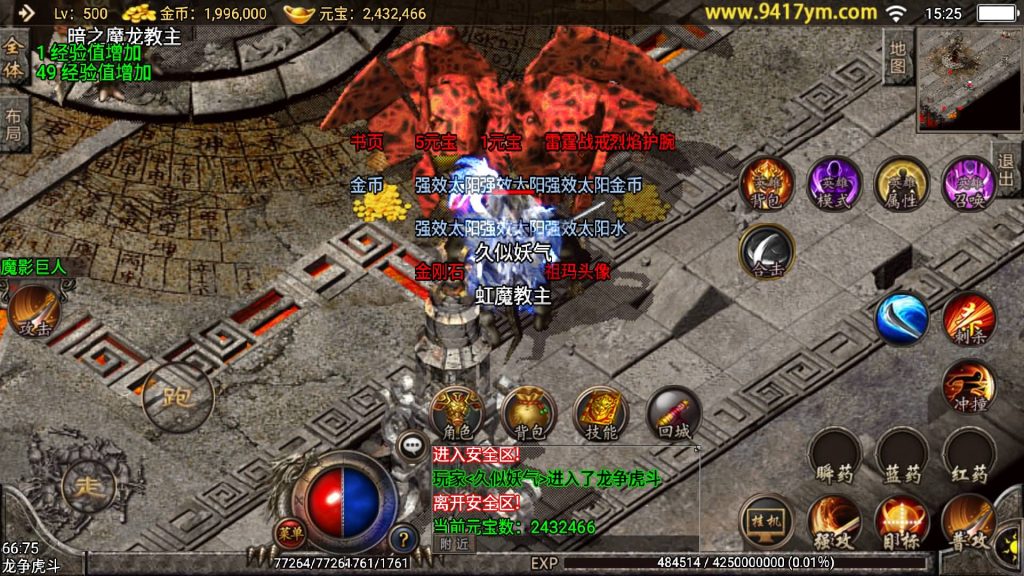The height and width of the screenshot is (576, 1024).
Task: Open the 技能 skills book
Action: tap(601, 413)
